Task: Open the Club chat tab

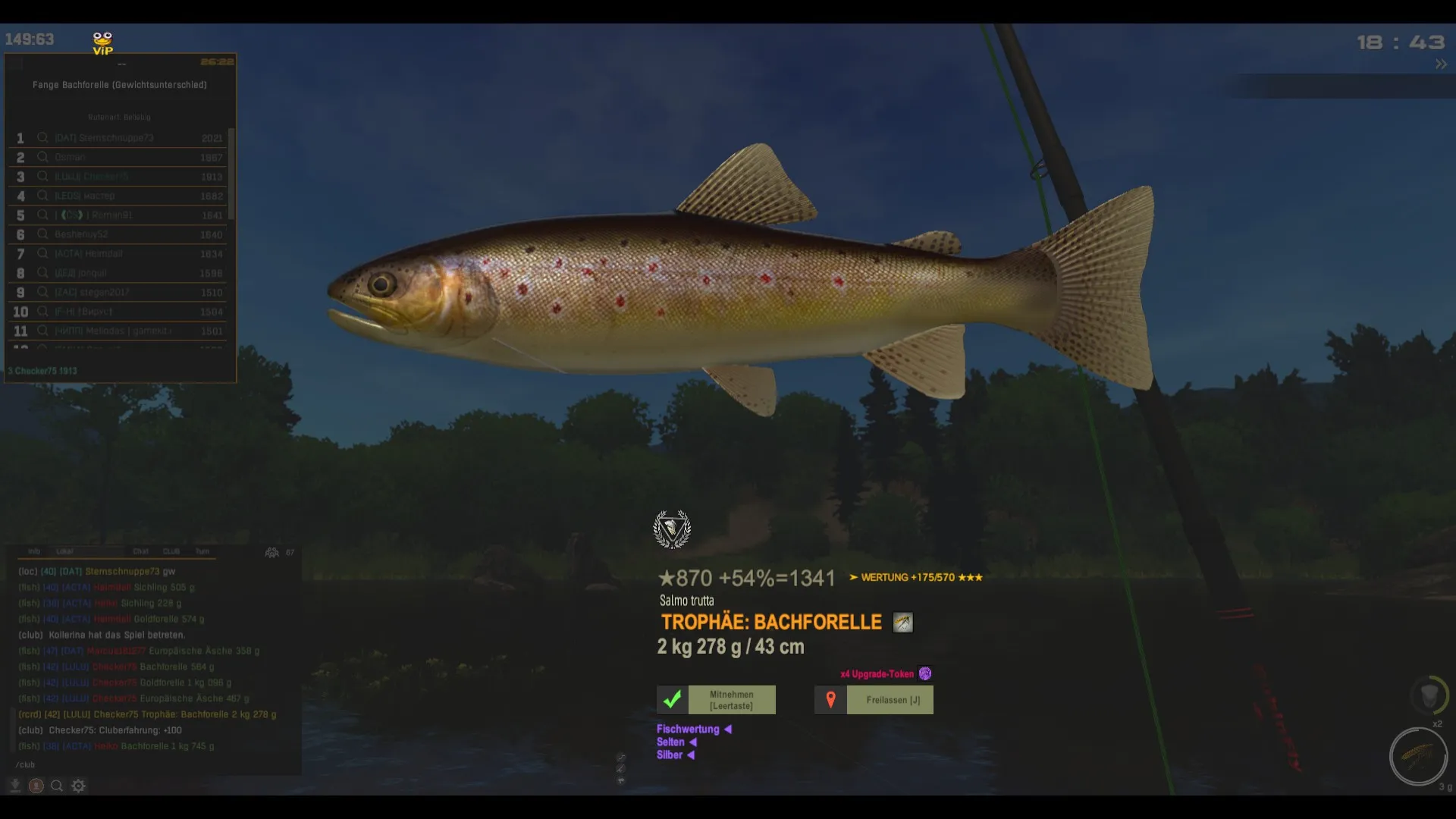Action: (x=172, y=551)
